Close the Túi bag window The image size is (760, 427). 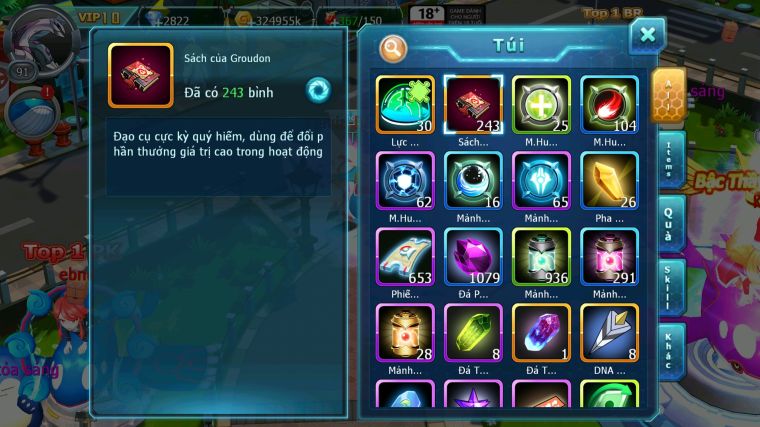pyautogui.click(x=647, y=36)
